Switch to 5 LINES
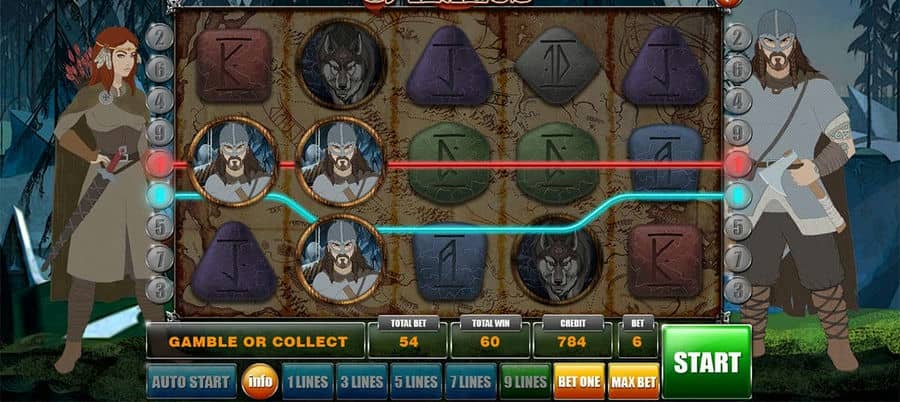Viewport: 900px width, 402px height. [415, 381]
